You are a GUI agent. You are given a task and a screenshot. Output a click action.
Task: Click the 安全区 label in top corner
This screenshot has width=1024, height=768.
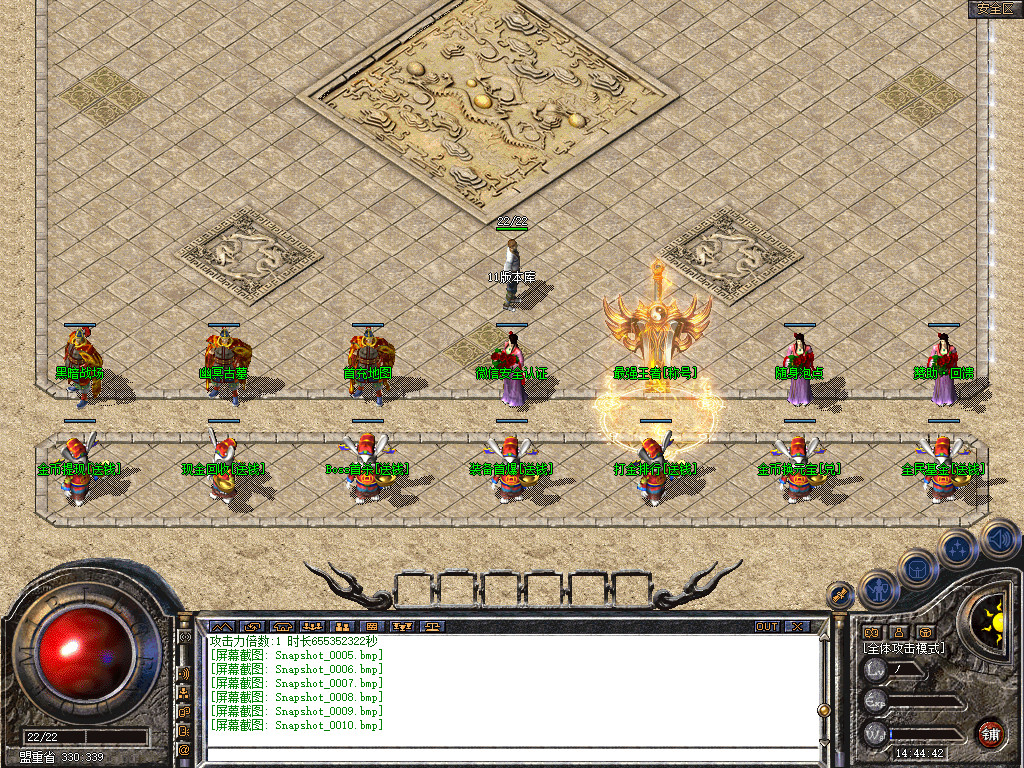tap(994, 8)
